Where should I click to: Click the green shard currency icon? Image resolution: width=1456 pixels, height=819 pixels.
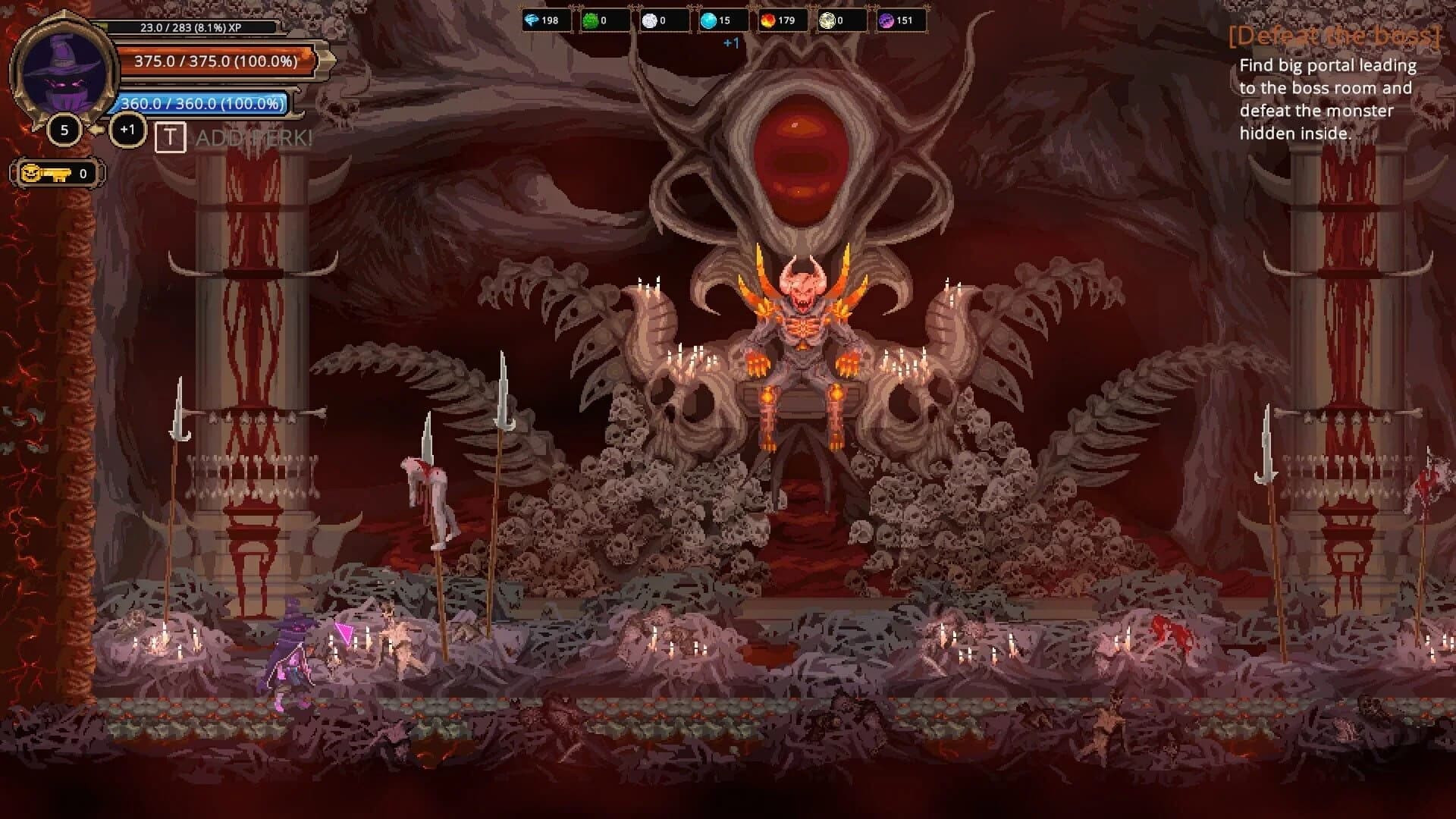(591, 21)
